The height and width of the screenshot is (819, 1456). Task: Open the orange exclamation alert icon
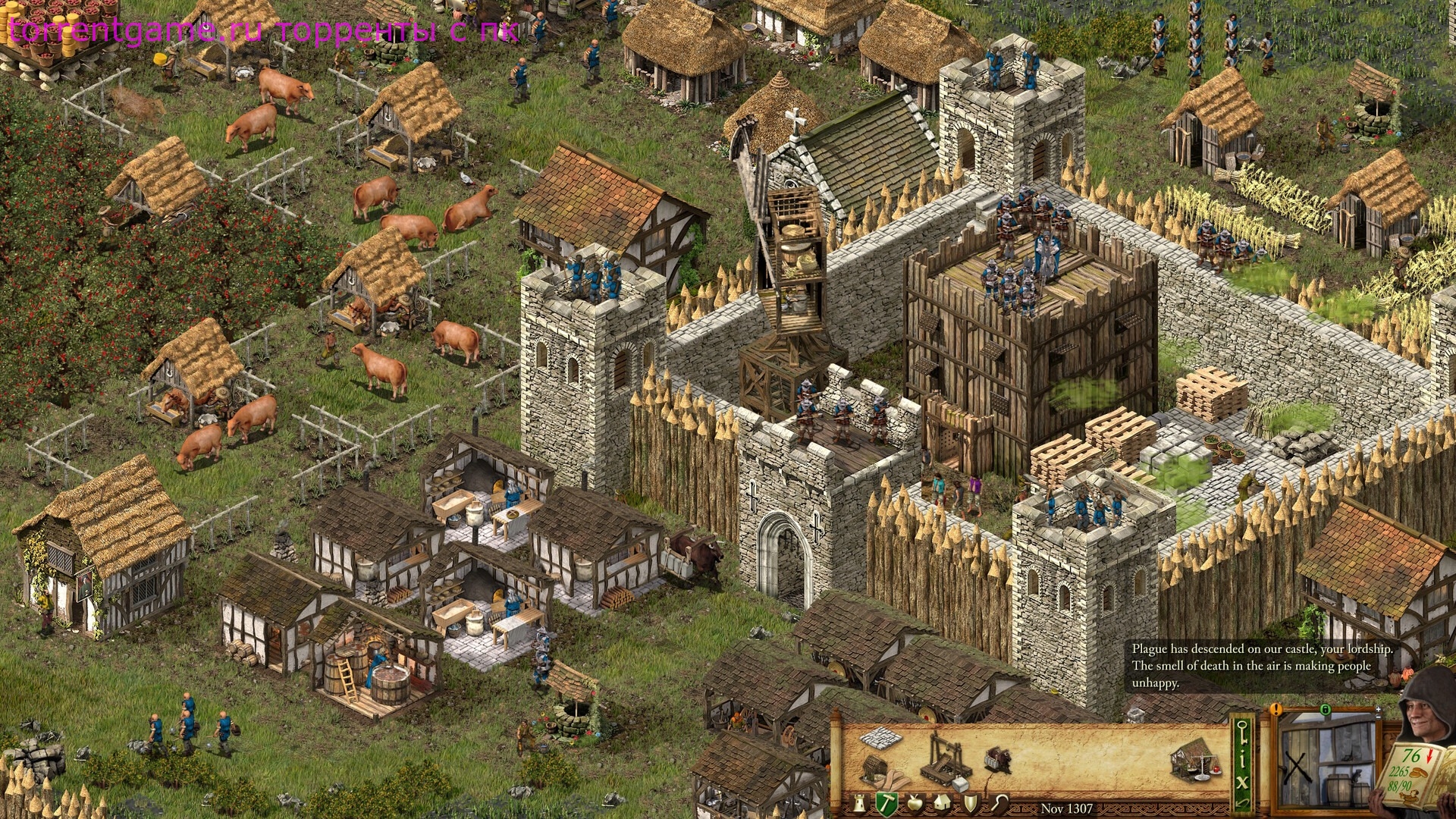1277,711
